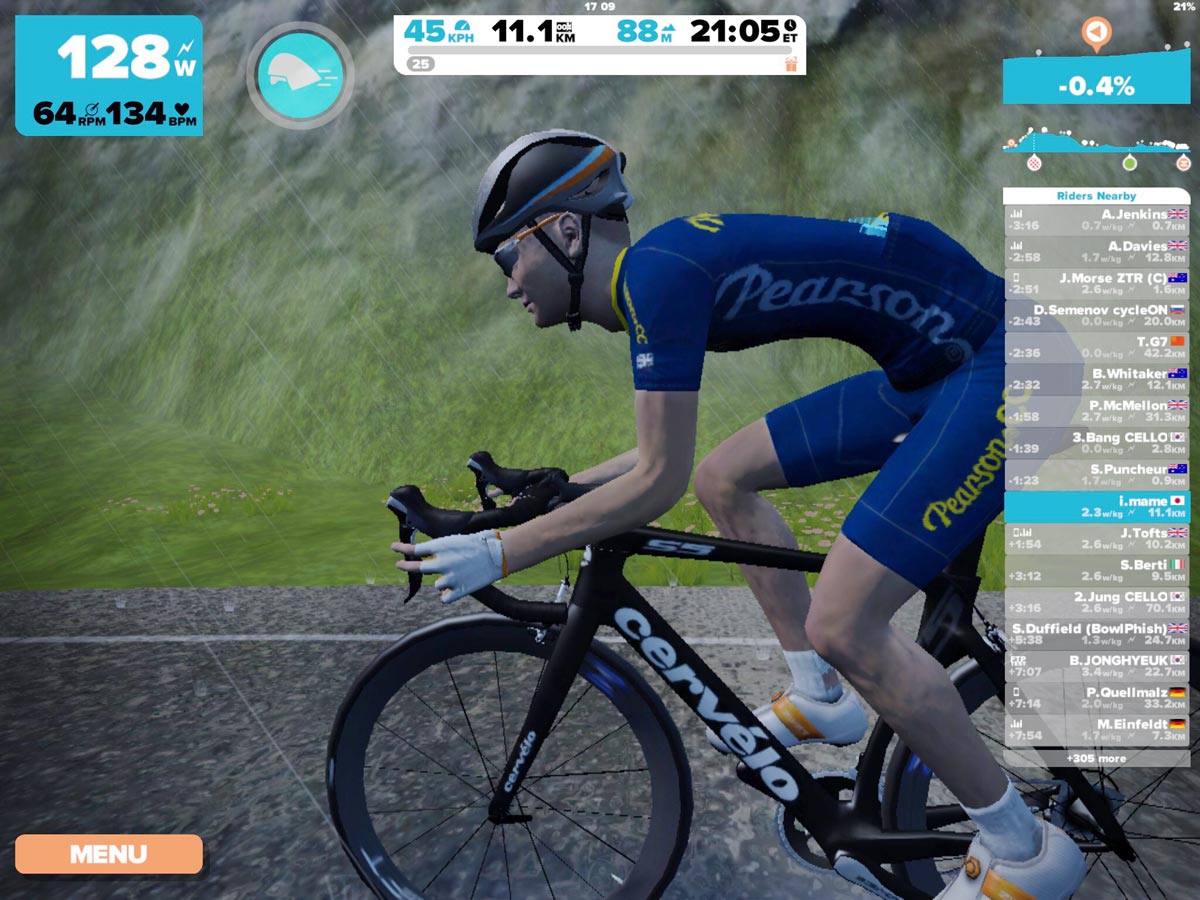The height and width of the screenshot is (900, 1200).
Task: Click the J.Morse ZTR (C) rider row
Action: click(1096, 283)
